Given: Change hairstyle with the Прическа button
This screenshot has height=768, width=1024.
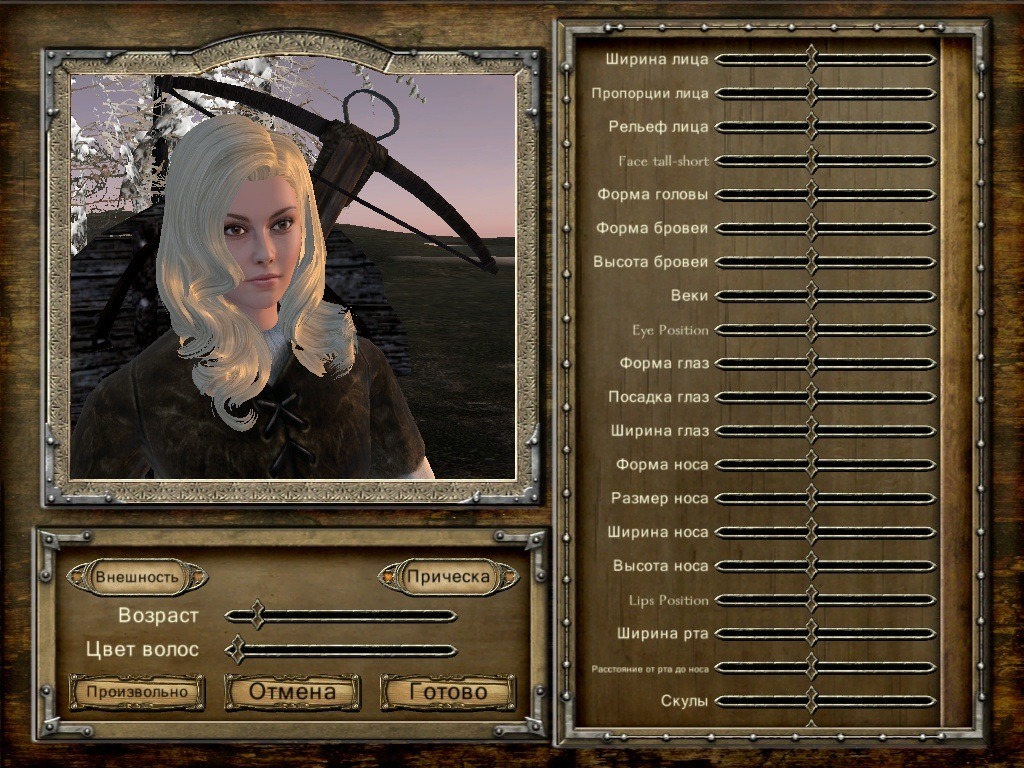Looking at the screenshot, I should tap(448, 577).
